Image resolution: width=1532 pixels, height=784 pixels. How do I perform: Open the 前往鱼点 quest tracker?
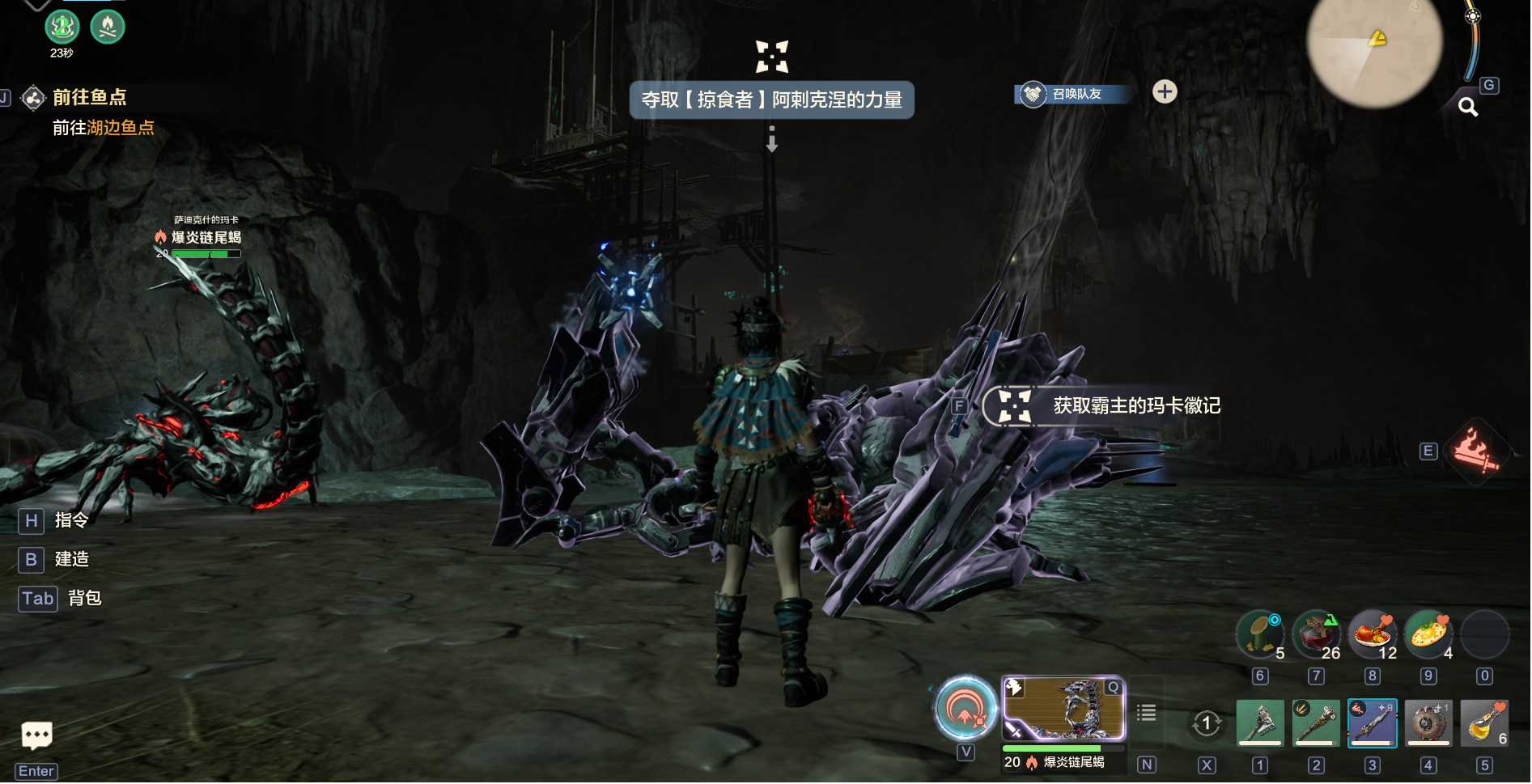click(x=89, y=98)
